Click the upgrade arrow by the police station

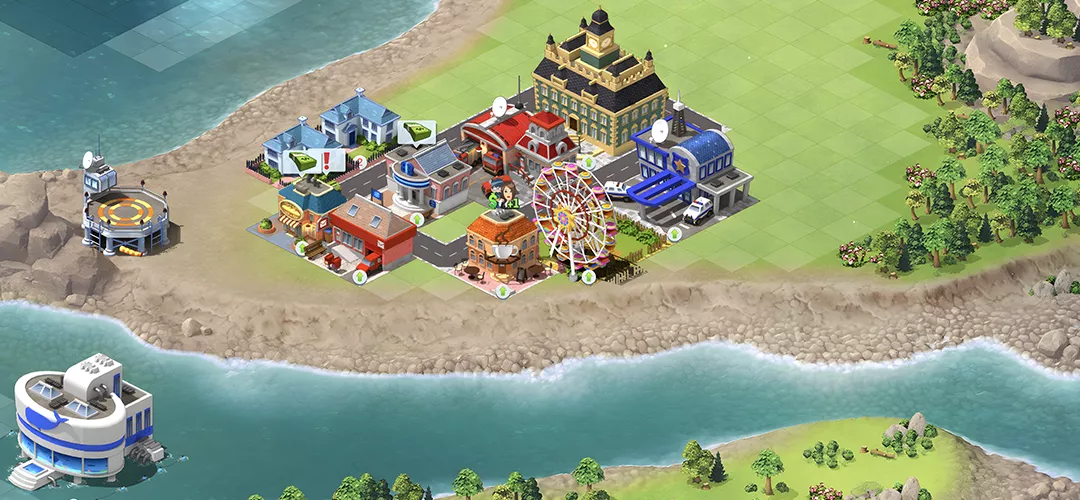click(674, 234)
